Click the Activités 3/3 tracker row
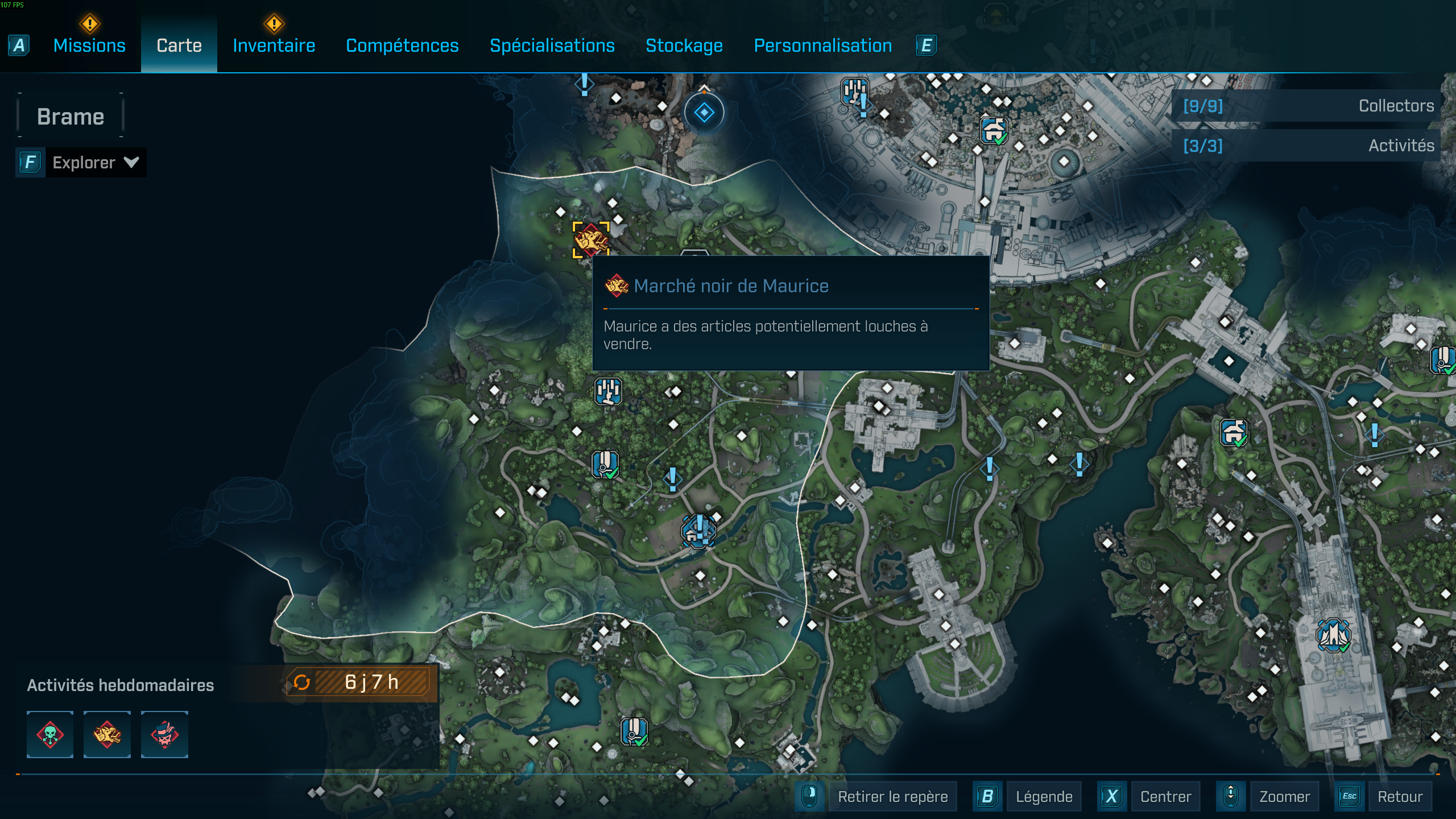Screen dimensions: 1456x819 point(1307,146)
